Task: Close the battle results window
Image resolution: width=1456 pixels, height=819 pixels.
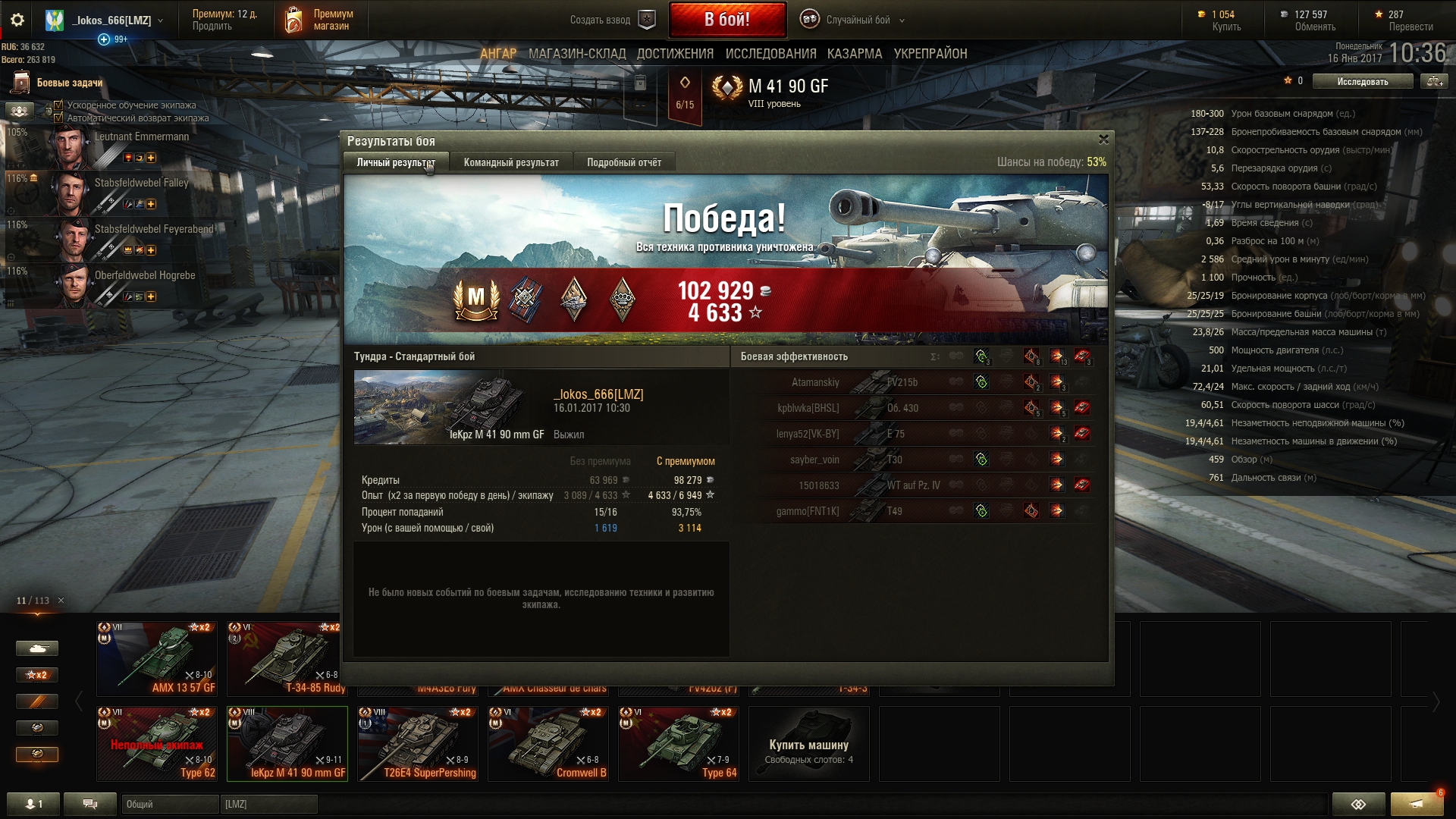Action: click(x=1103, y=140)
